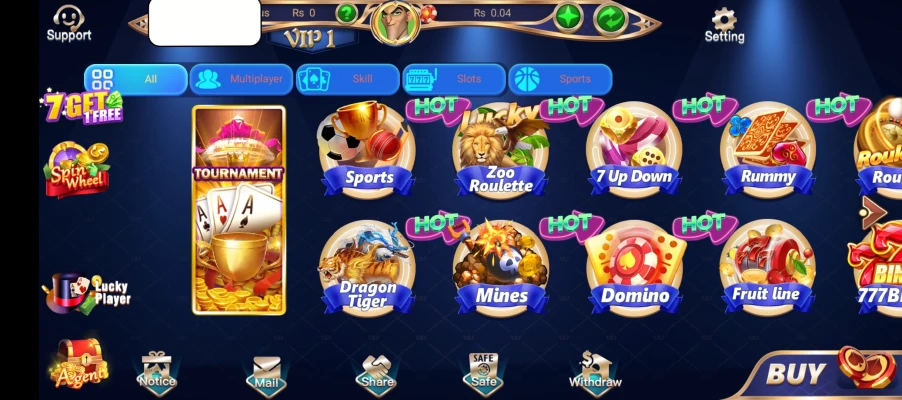Screen dimensions: 902x400
Task: Open the Safe vault
Action: point(483,371)
